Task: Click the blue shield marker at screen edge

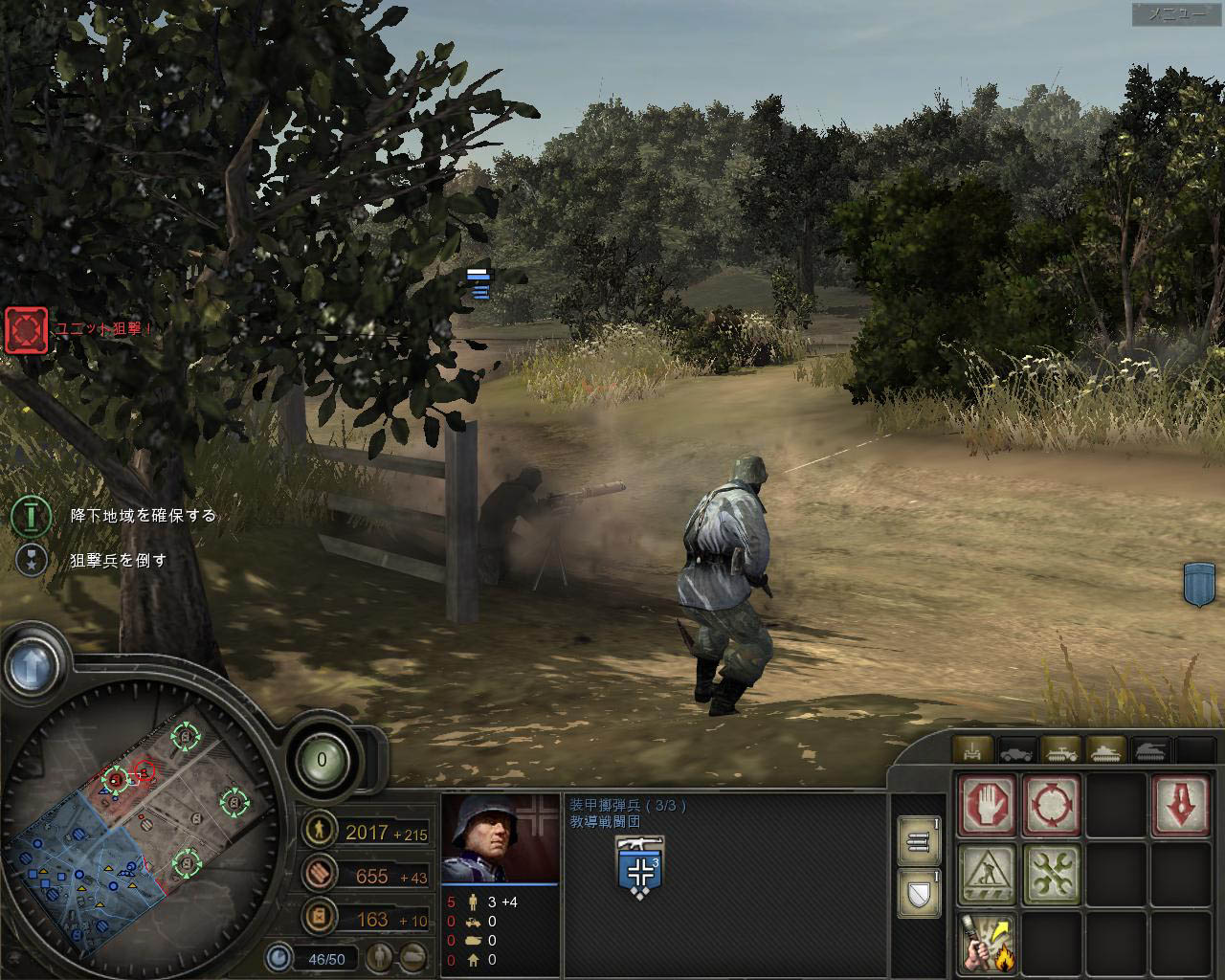Action: [1199, 583]
